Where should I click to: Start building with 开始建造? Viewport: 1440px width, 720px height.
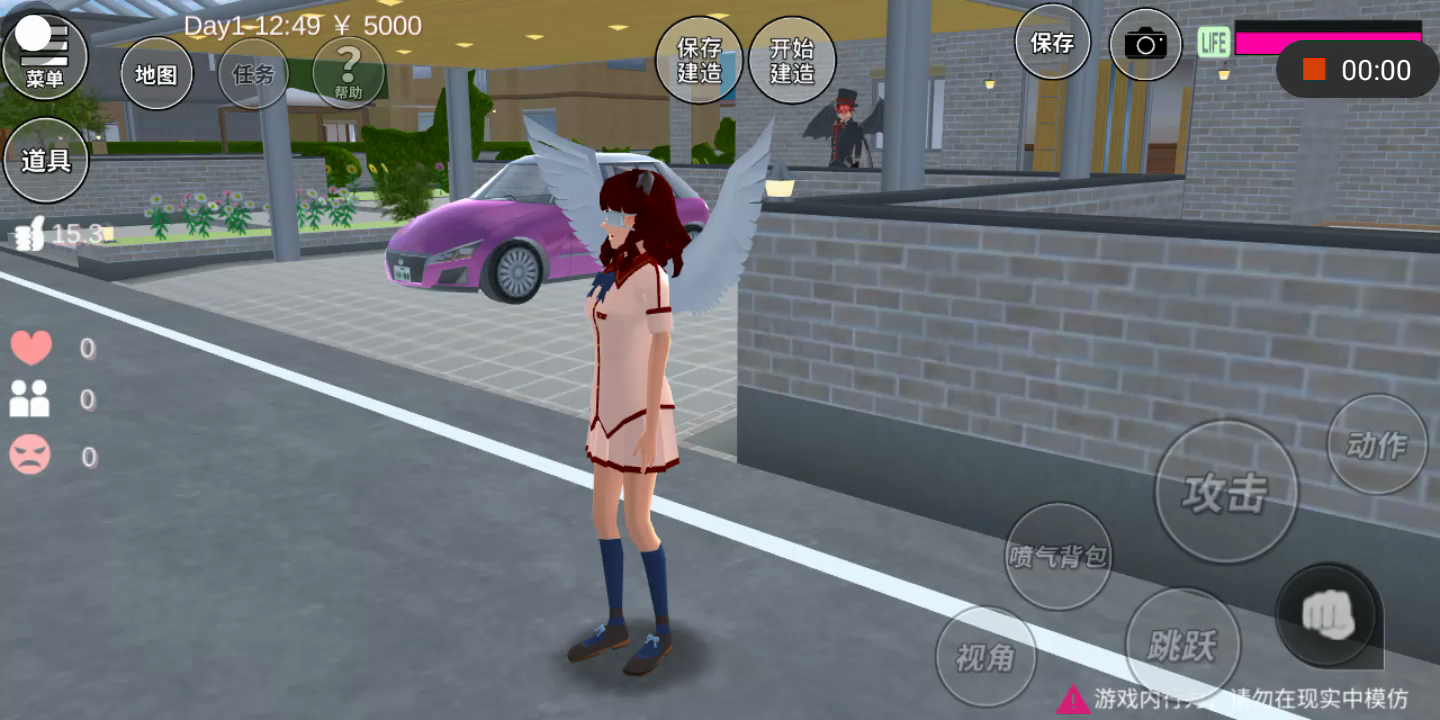792,60
